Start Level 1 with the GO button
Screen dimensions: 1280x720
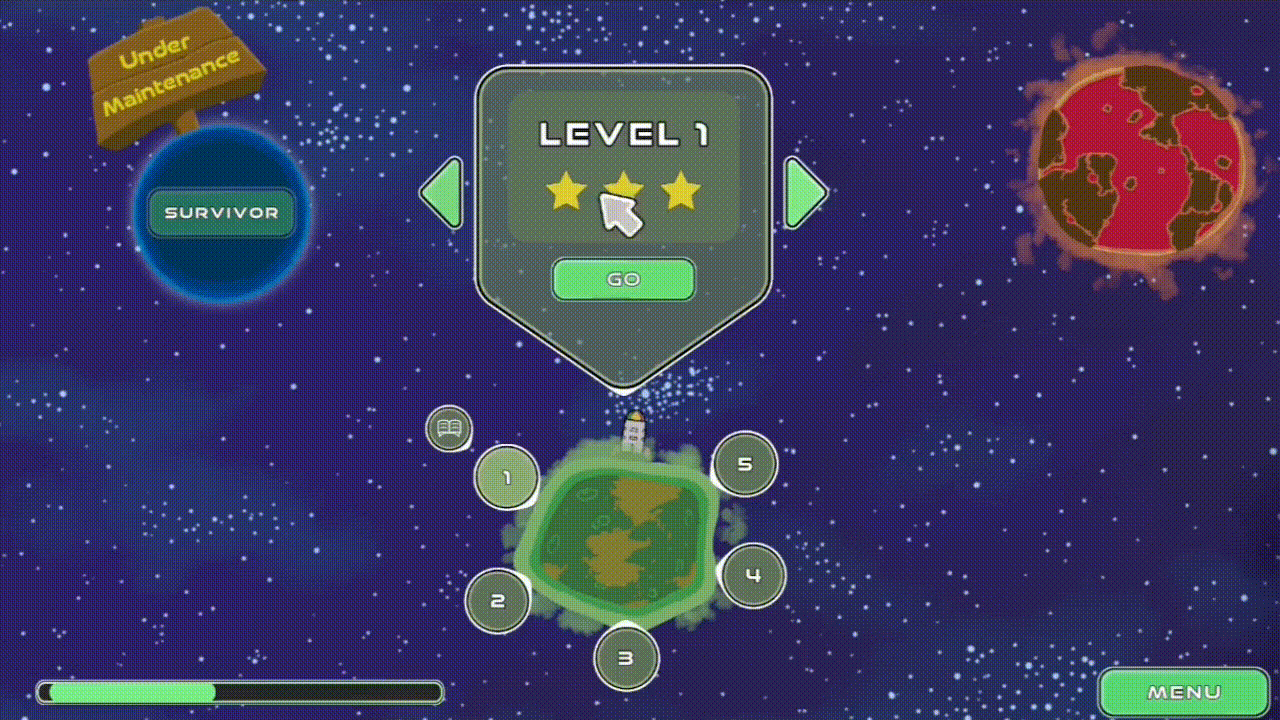coord(623,280)
